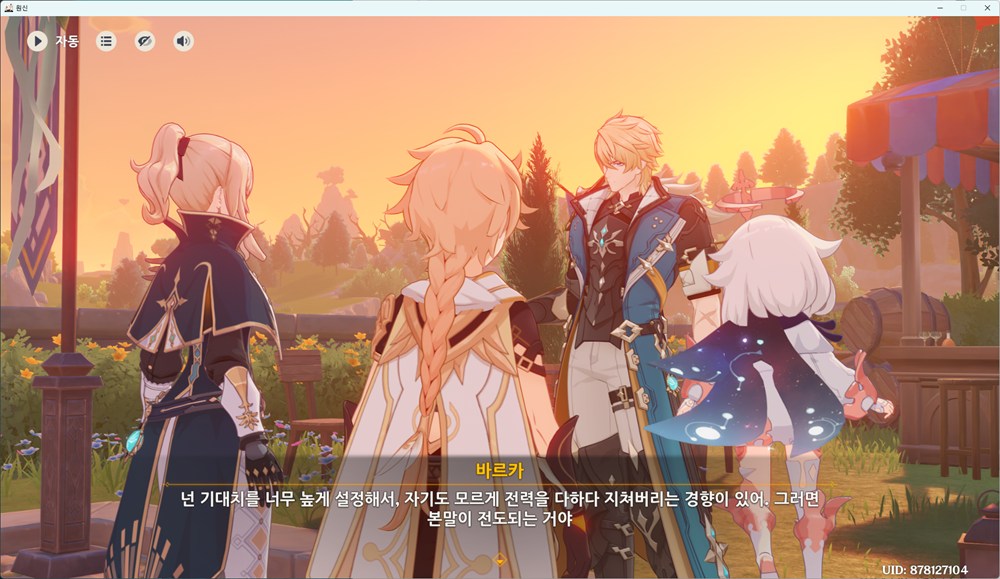Toggle the auto-play dialogue button

click(x=37, y=41)
